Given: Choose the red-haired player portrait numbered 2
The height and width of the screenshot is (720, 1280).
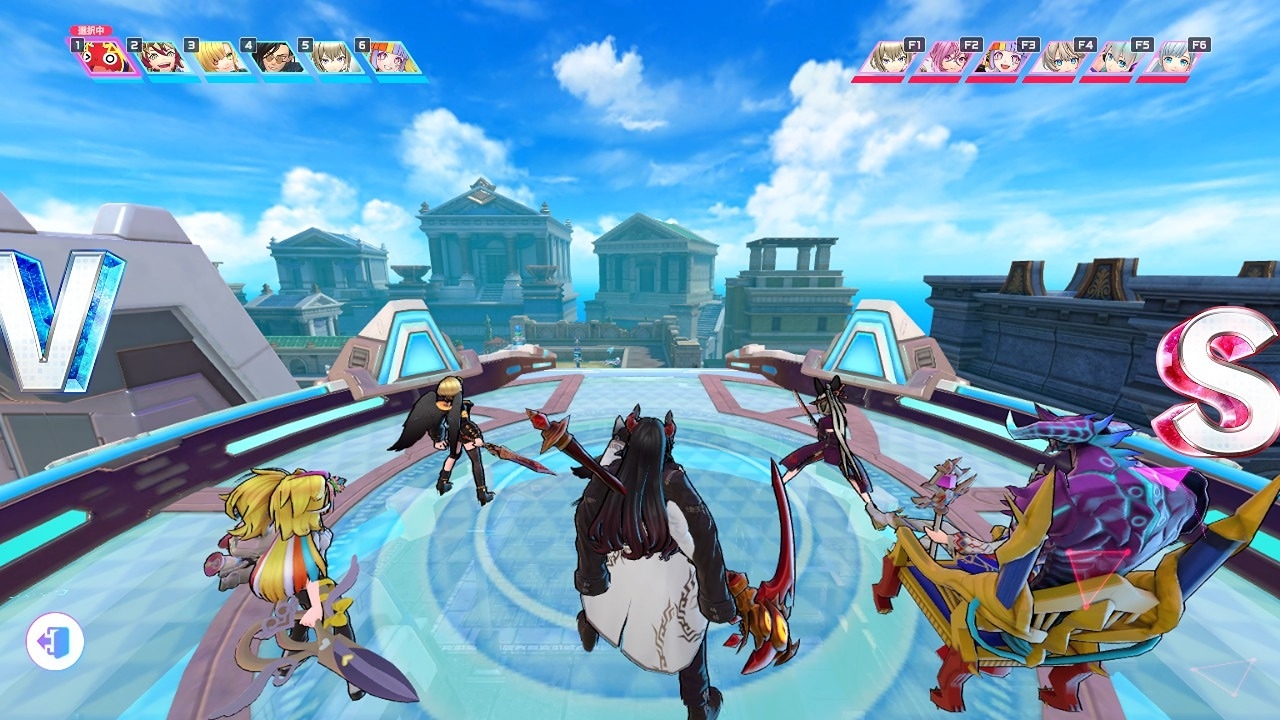Looking at the screenshot, I should pyautogui.click(x=161, y=58).
